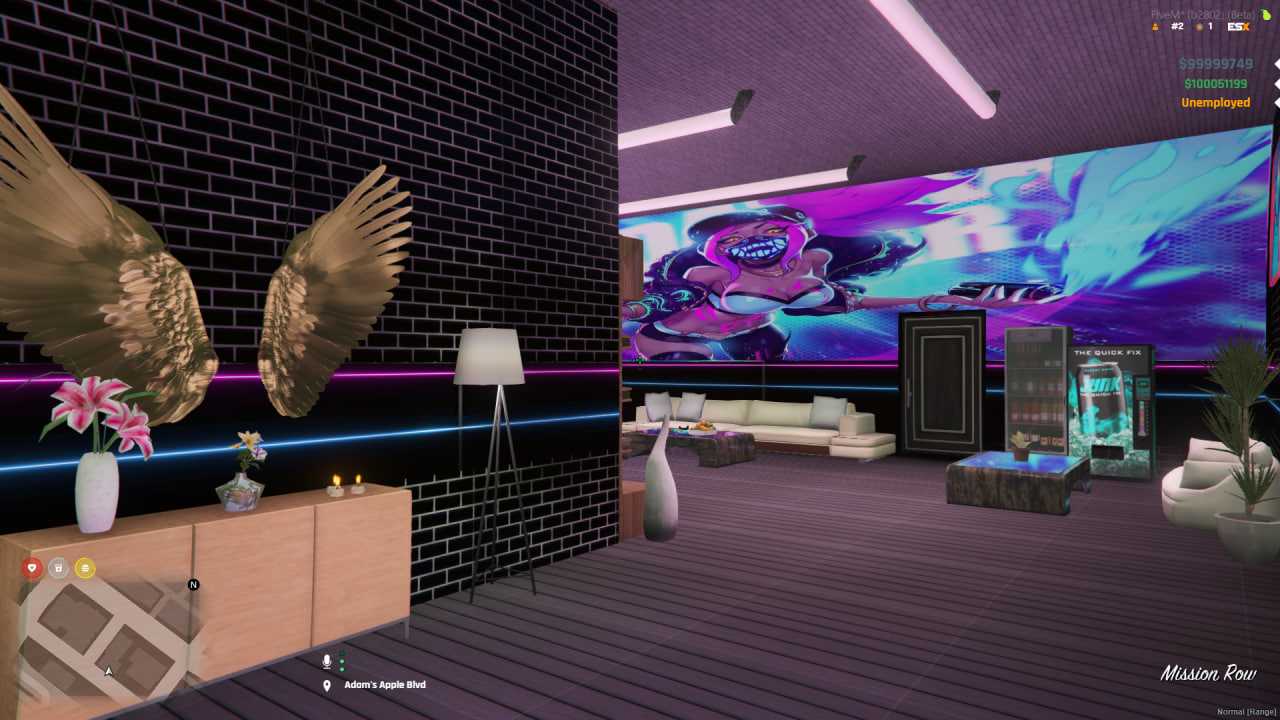Click the orange server ID dot showing 1

point(1199,27)
